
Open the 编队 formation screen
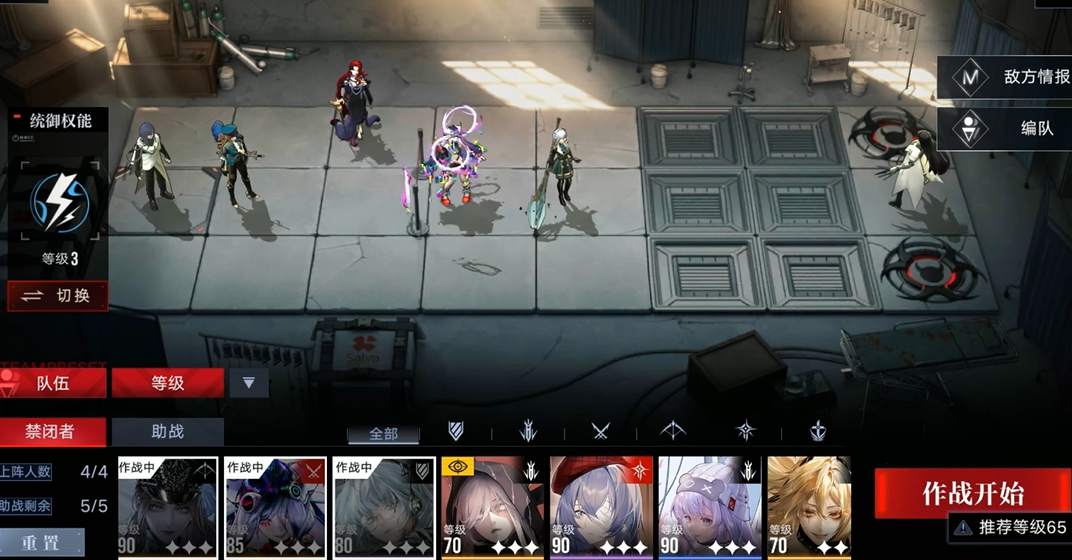click(x=1005, y=129)
